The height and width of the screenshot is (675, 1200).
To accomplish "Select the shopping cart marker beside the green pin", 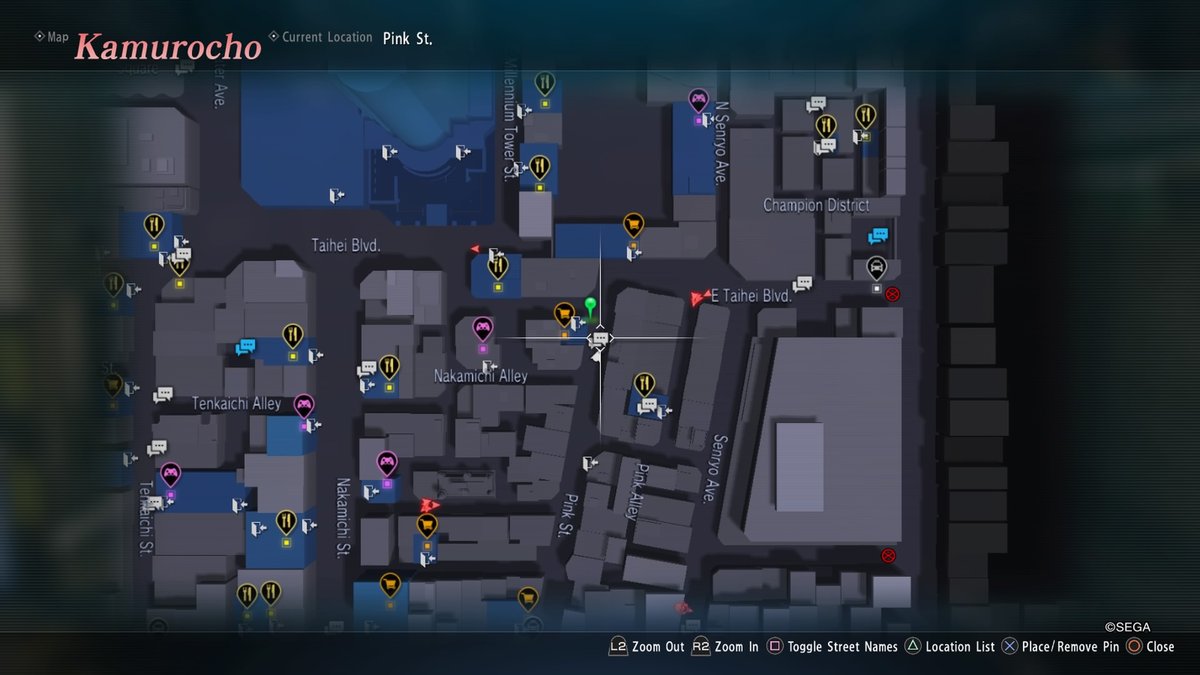I will (564, 315).
